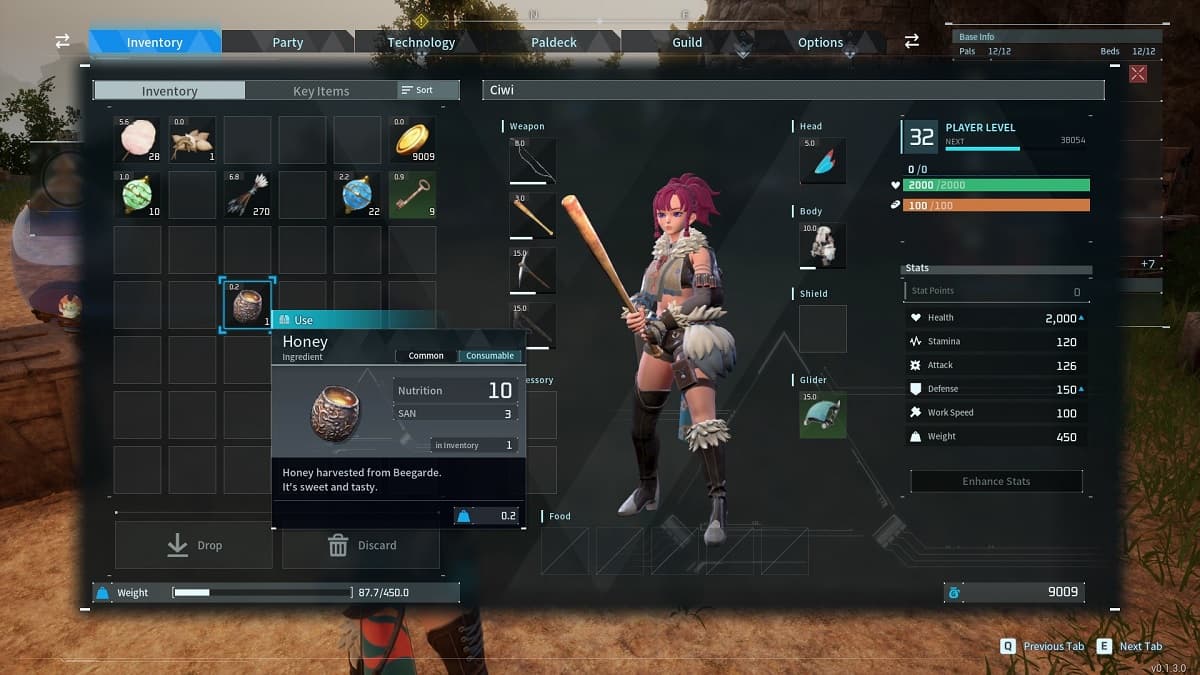
Task: Select the equipped glider slot
Action: coord(823,414)
